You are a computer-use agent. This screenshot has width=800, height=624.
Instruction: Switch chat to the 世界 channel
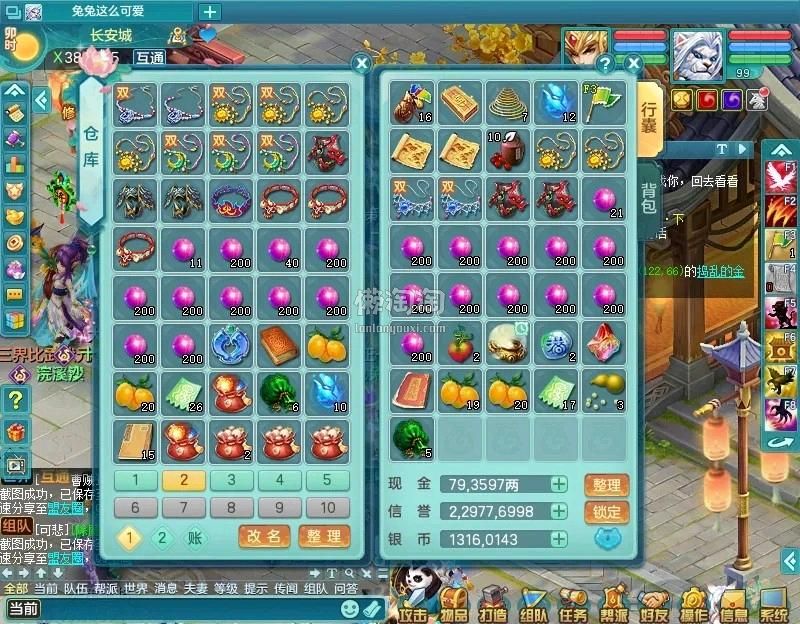pos(135,589)
